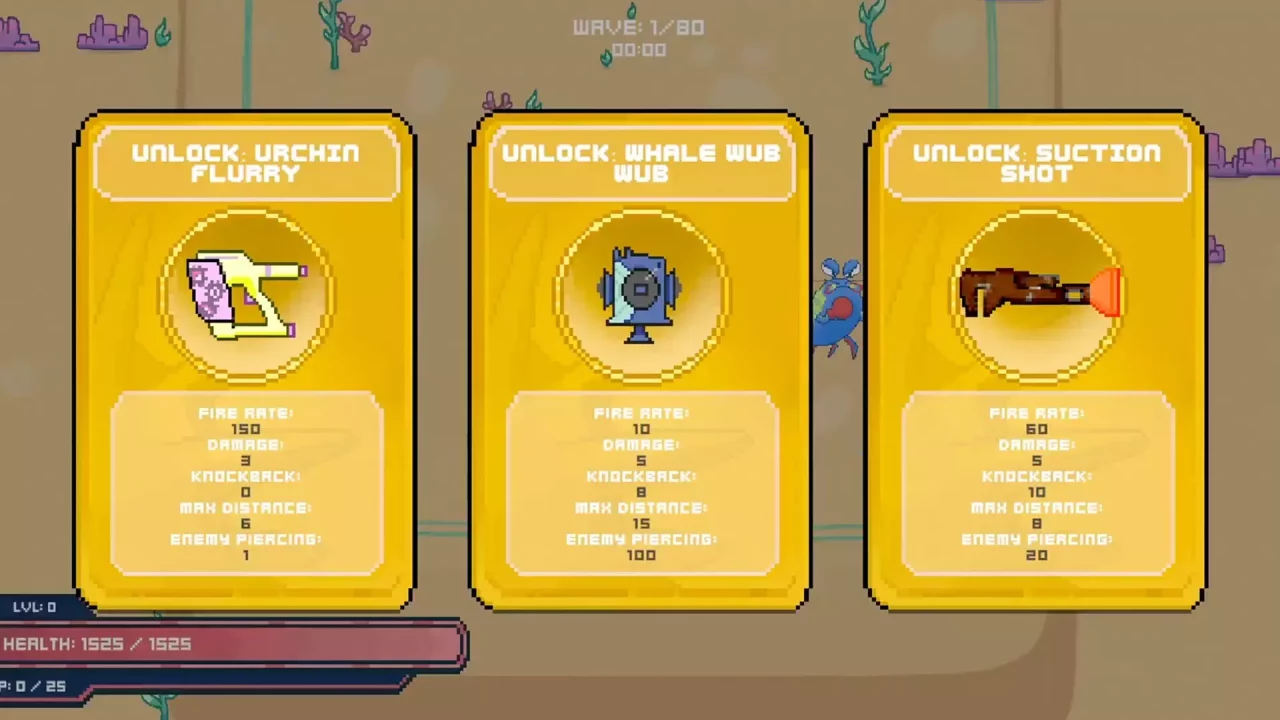Click the Unlock: Whale Wub Wub title banner
This screenshot has height=720, width=1280.
[x=640, y=163]
